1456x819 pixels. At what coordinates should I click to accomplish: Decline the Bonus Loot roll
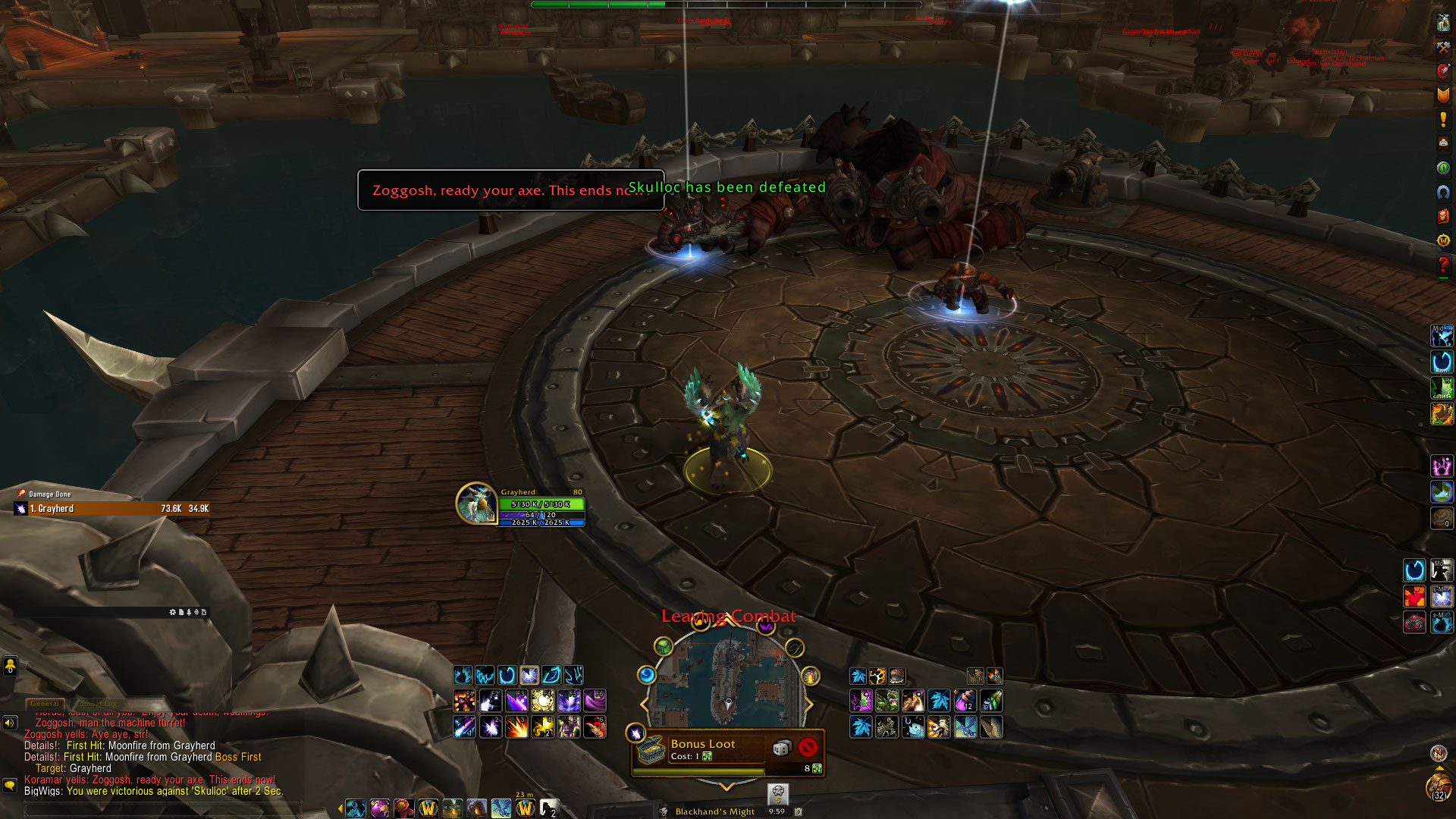(808, 748)
